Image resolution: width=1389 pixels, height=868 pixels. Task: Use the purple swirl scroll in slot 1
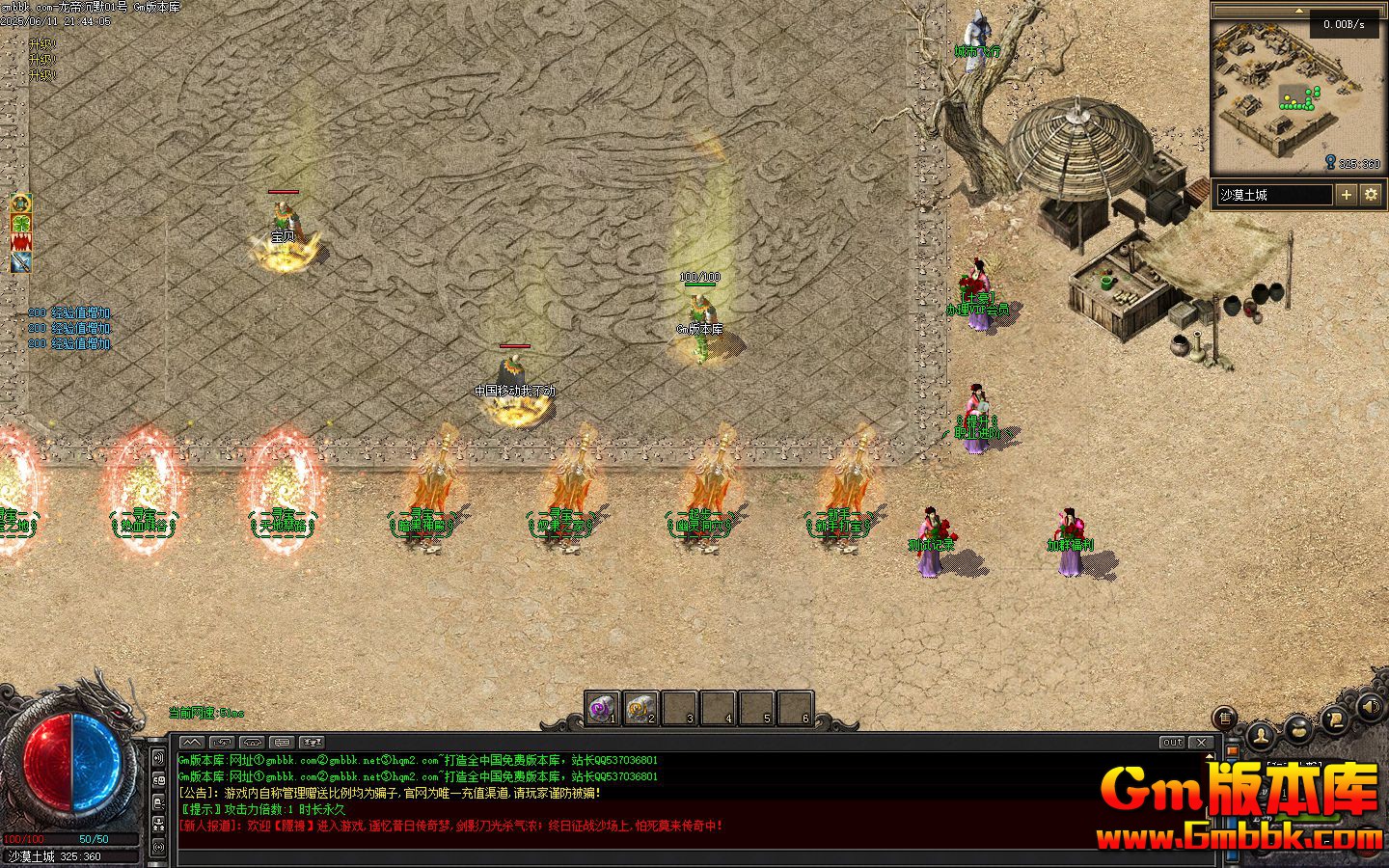(x=602, y=709)
